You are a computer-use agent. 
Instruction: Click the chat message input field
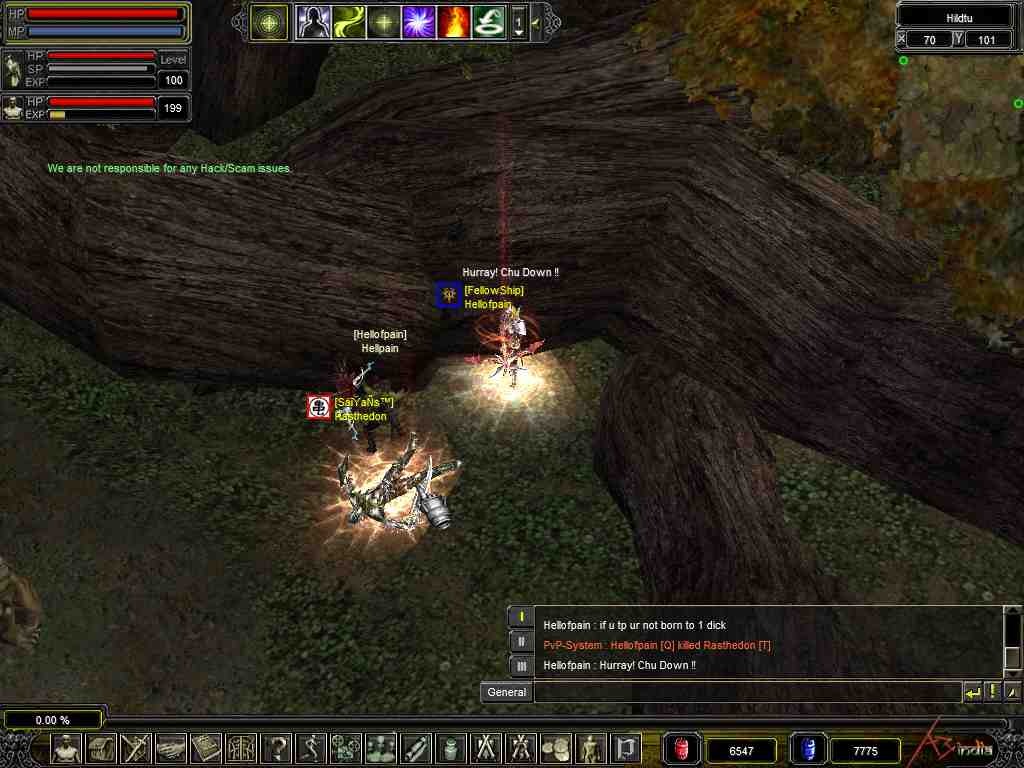tap(746, 692)
